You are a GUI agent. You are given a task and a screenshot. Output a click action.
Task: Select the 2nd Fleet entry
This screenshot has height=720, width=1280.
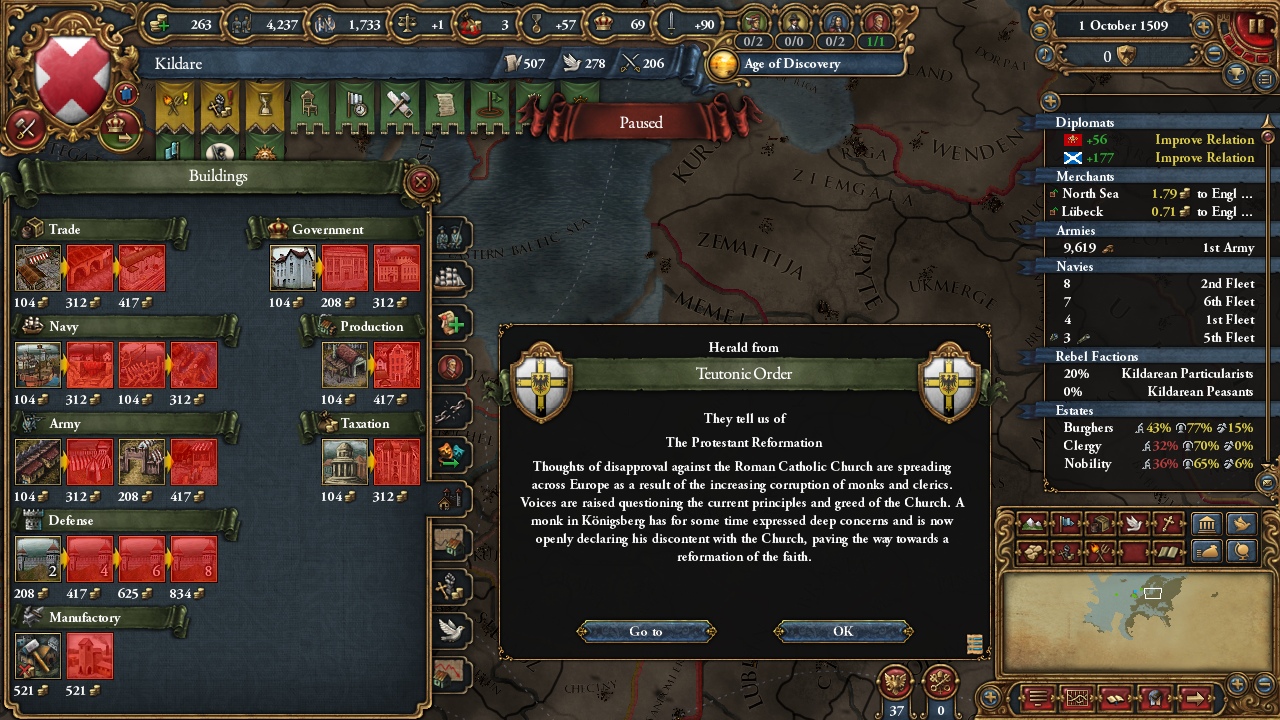(1155, 284)
